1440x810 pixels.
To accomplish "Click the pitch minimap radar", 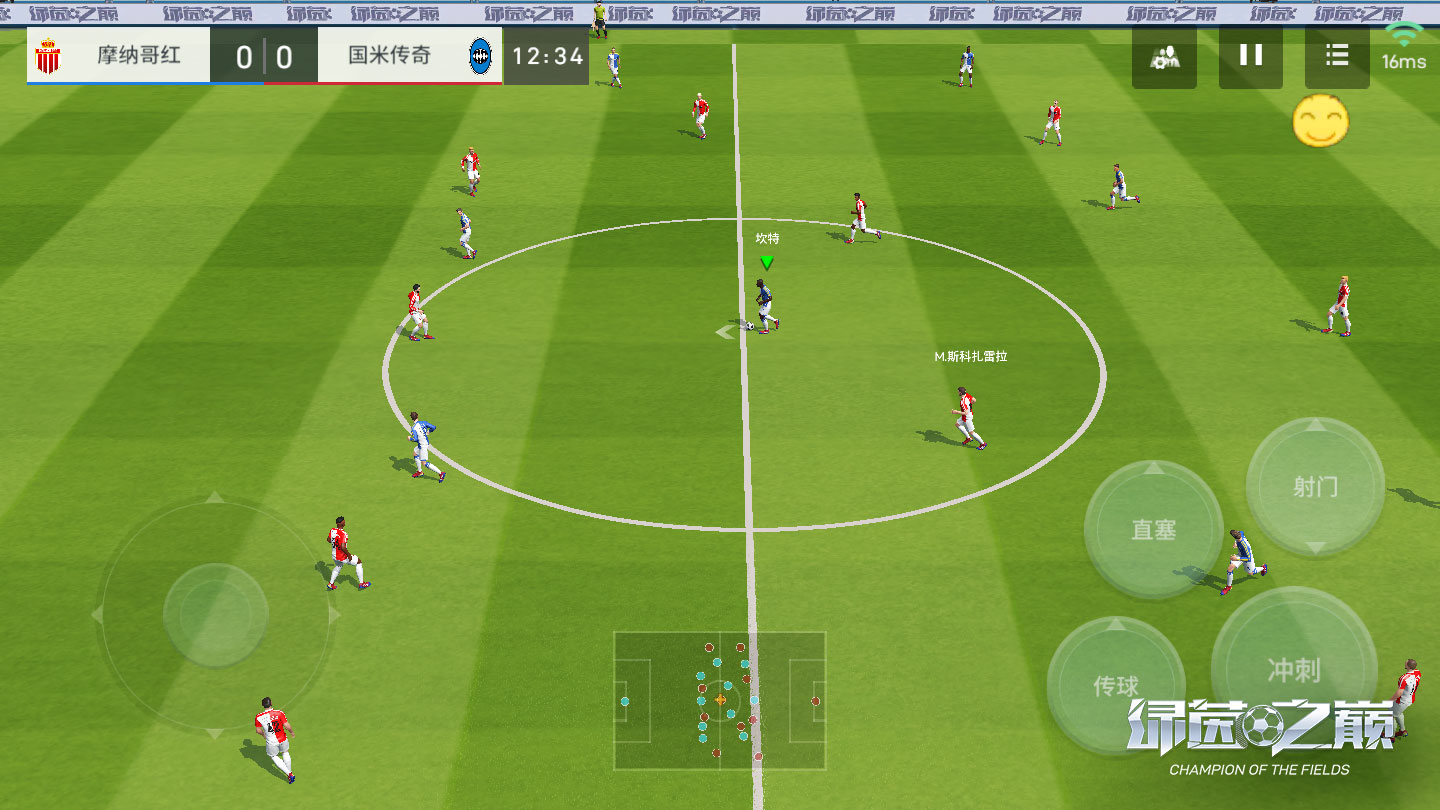I will tap(720, 700).
